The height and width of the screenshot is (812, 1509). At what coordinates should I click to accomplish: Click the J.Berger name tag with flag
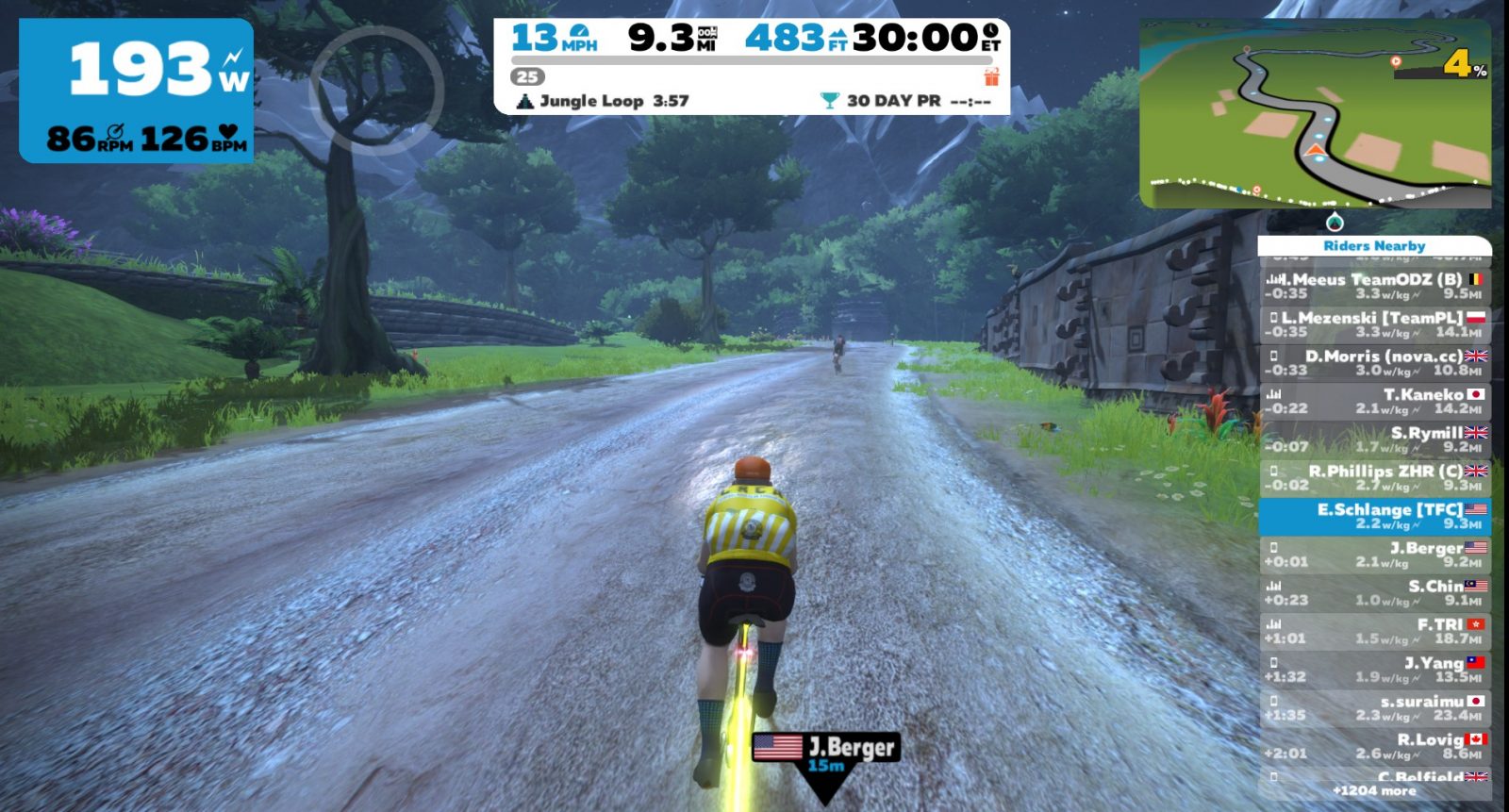click(826, 750)
